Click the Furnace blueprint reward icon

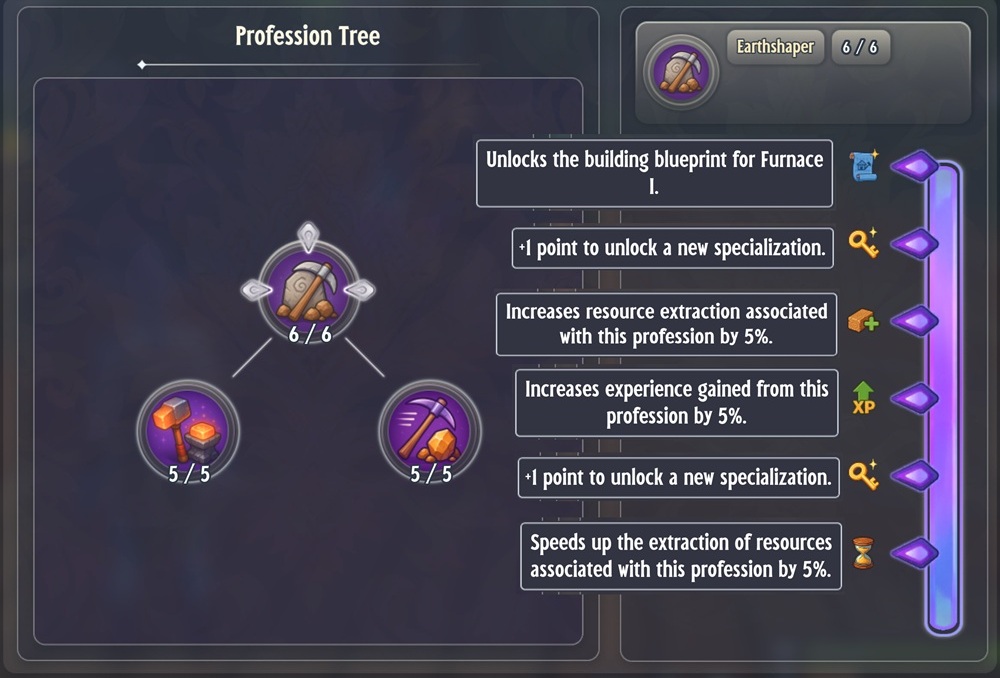(x=863, y=167)
